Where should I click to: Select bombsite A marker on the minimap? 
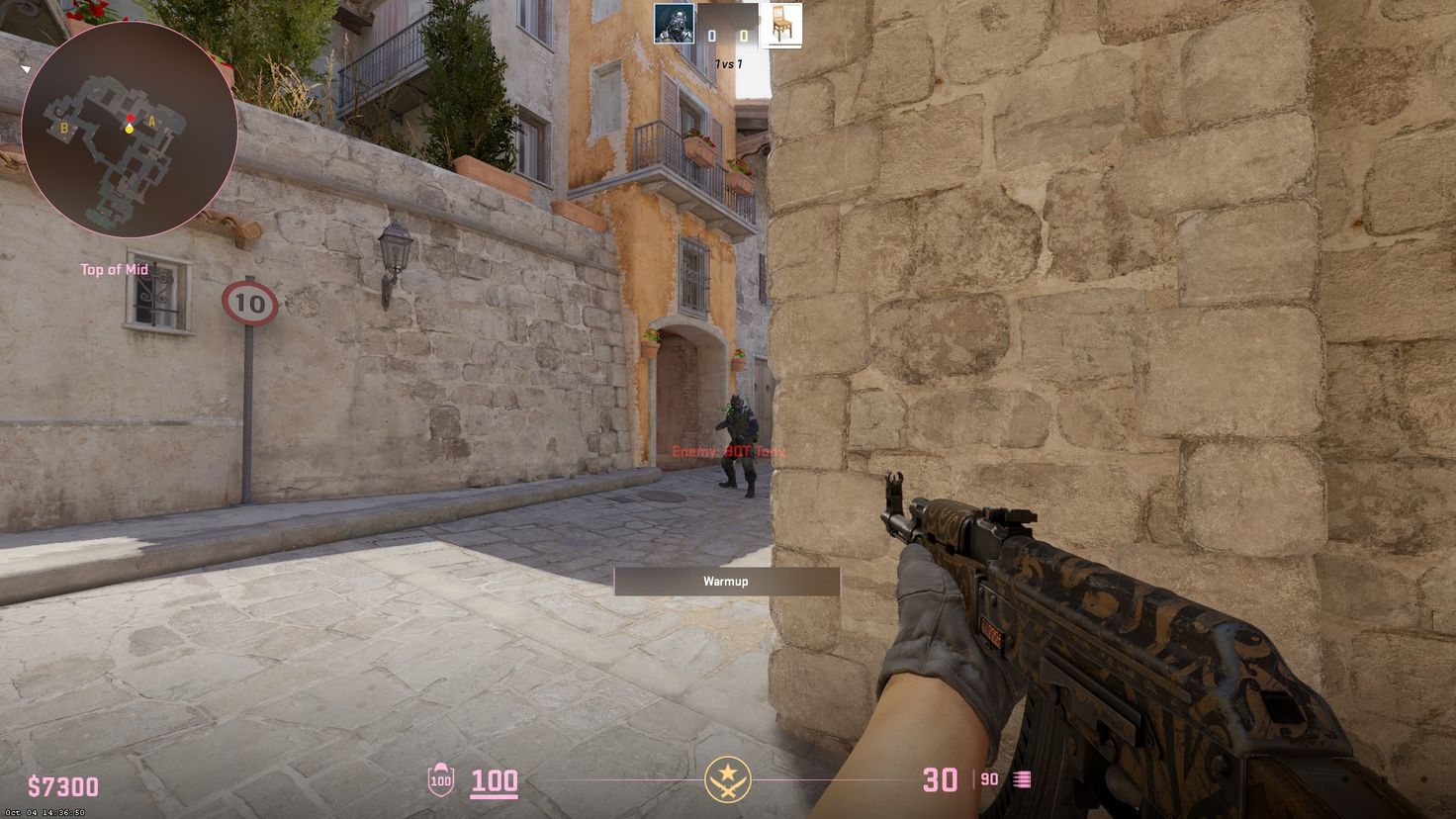click(x=151, y=122)
